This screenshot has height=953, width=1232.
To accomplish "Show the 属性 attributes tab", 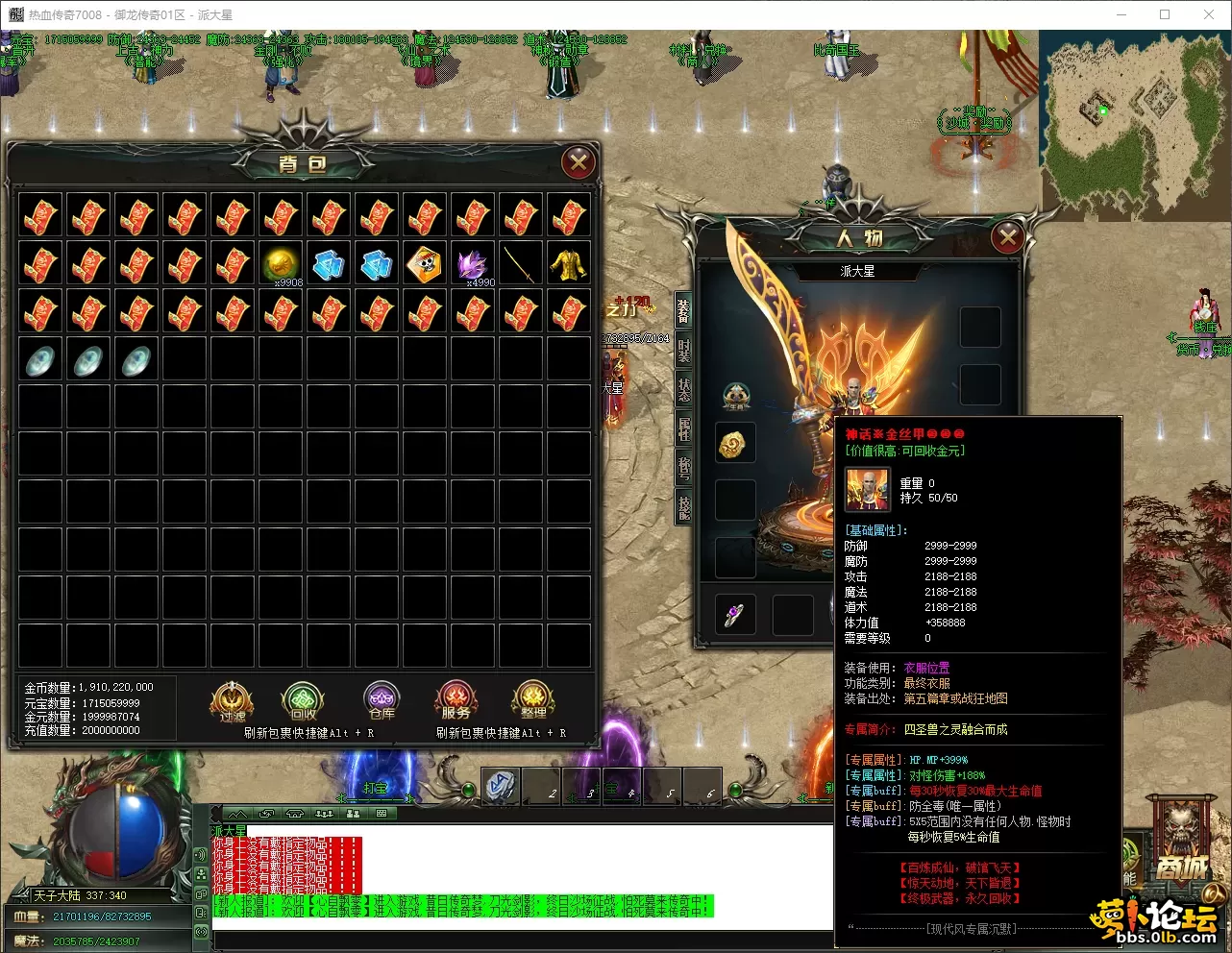I will point(683,428).
